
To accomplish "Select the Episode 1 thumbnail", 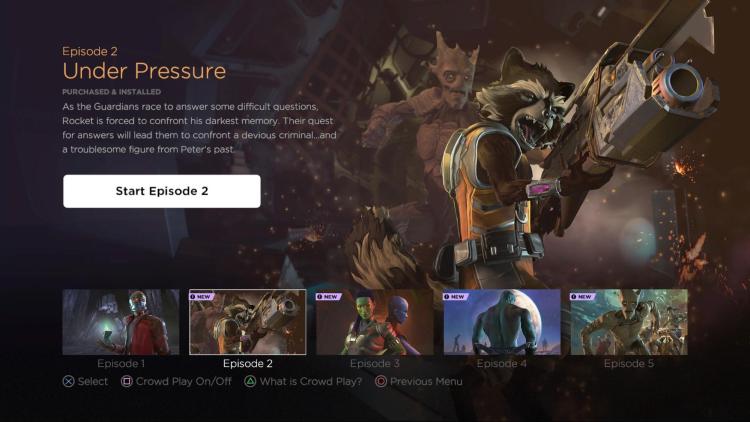I will (121, 322).
